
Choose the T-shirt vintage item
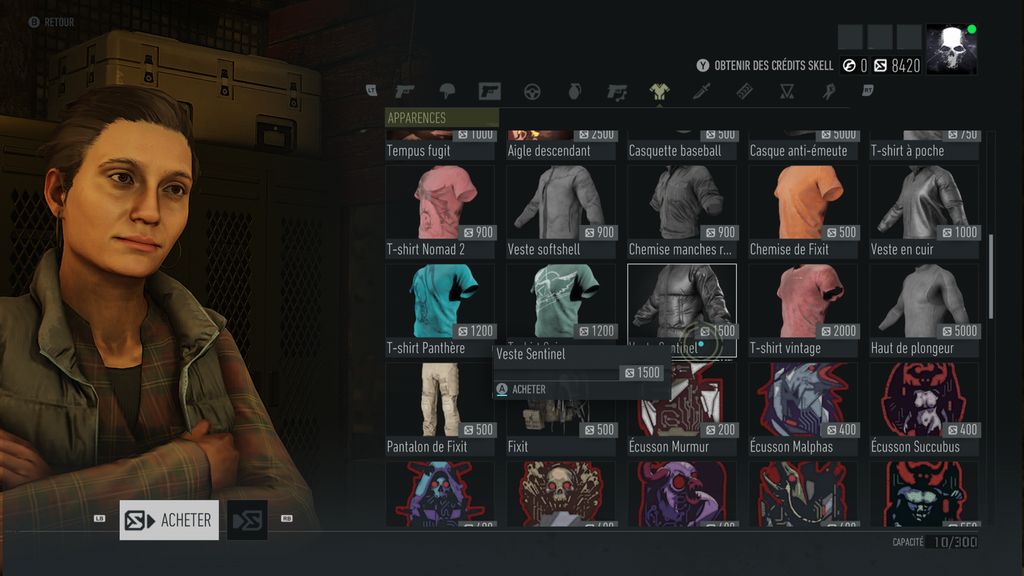(803, 302)
